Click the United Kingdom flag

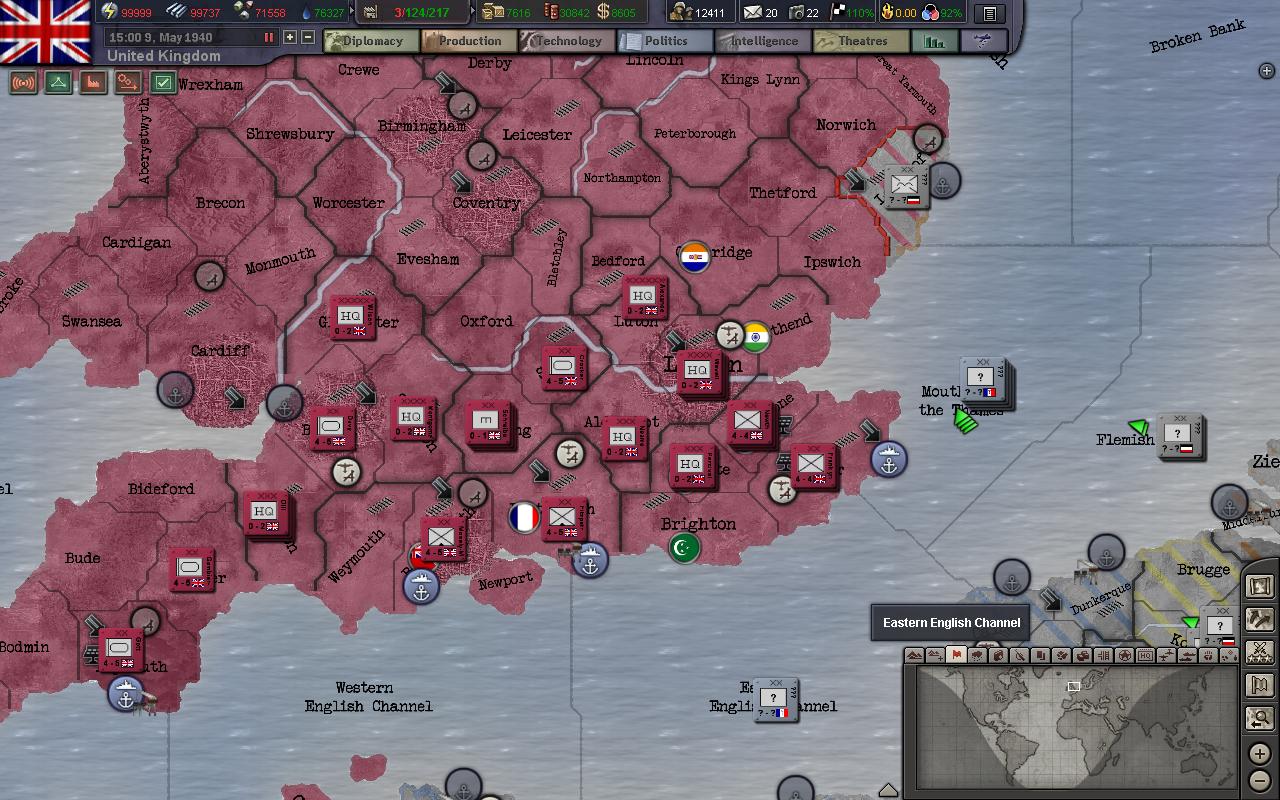pos(45,30)
